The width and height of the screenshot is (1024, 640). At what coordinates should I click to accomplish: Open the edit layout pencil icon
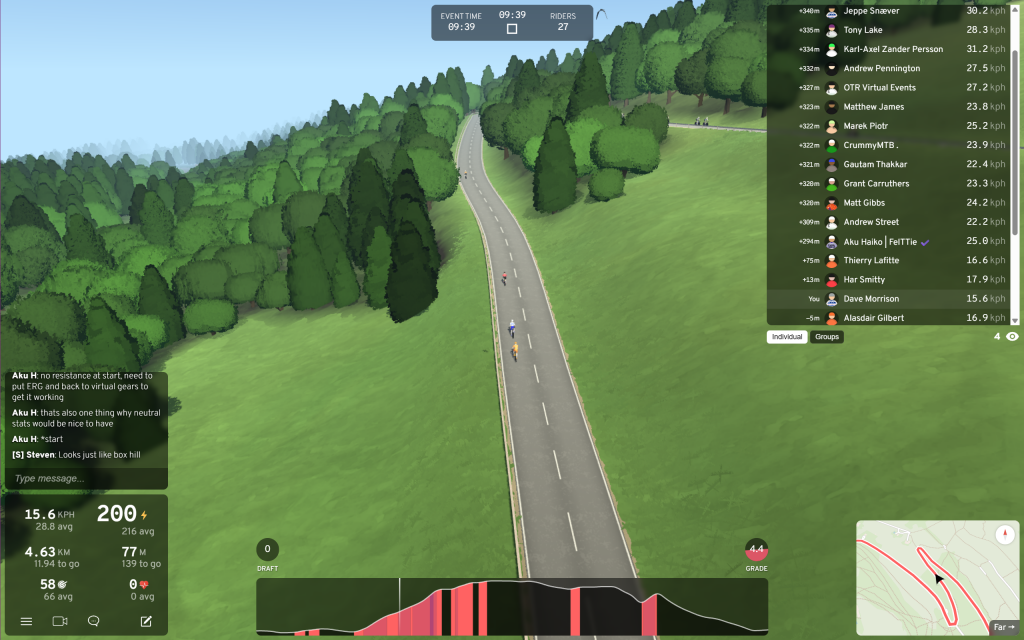tap(146, 621)
